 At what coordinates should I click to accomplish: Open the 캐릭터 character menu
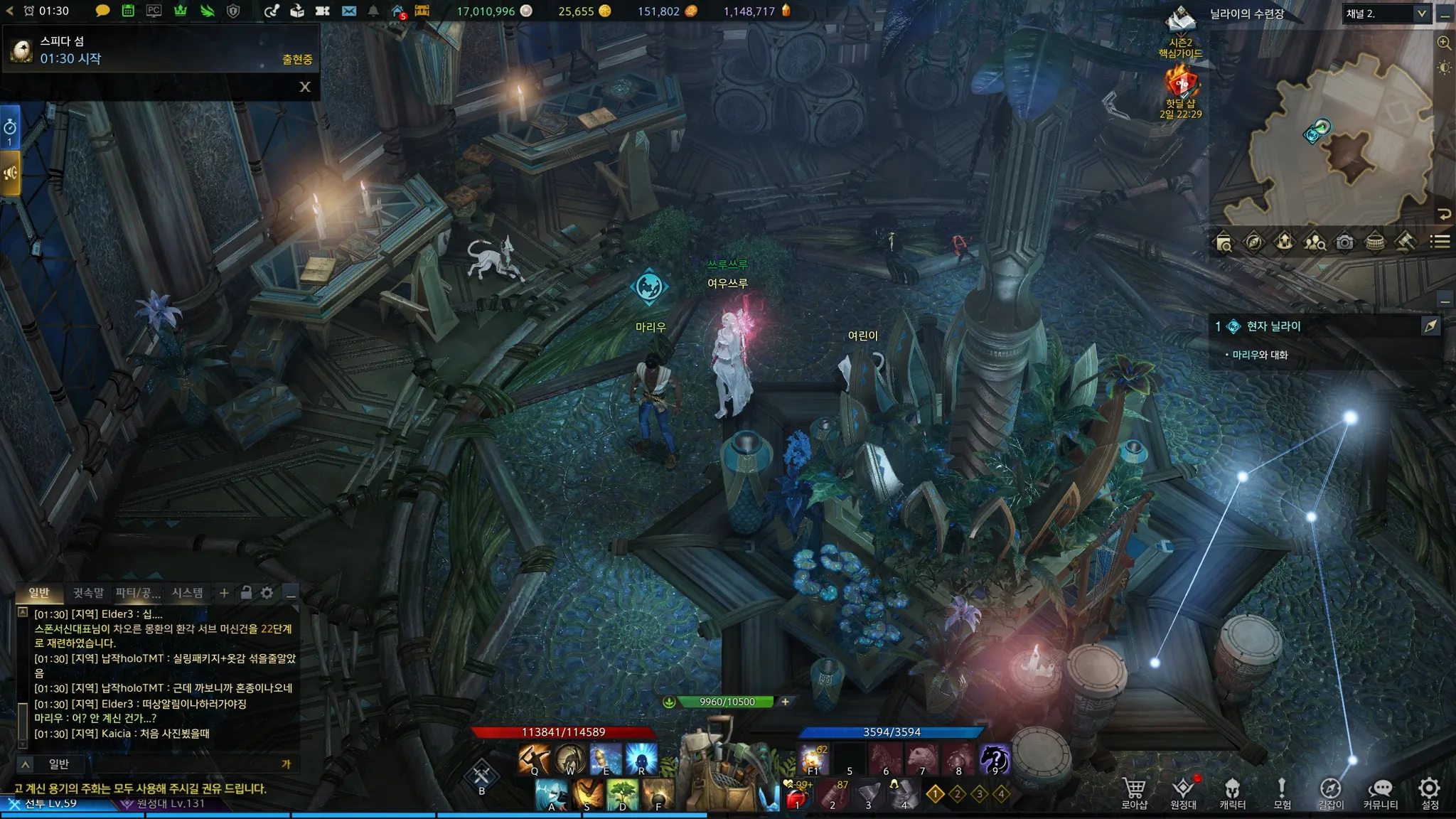pyautogui.click(x=1232, y=792)
